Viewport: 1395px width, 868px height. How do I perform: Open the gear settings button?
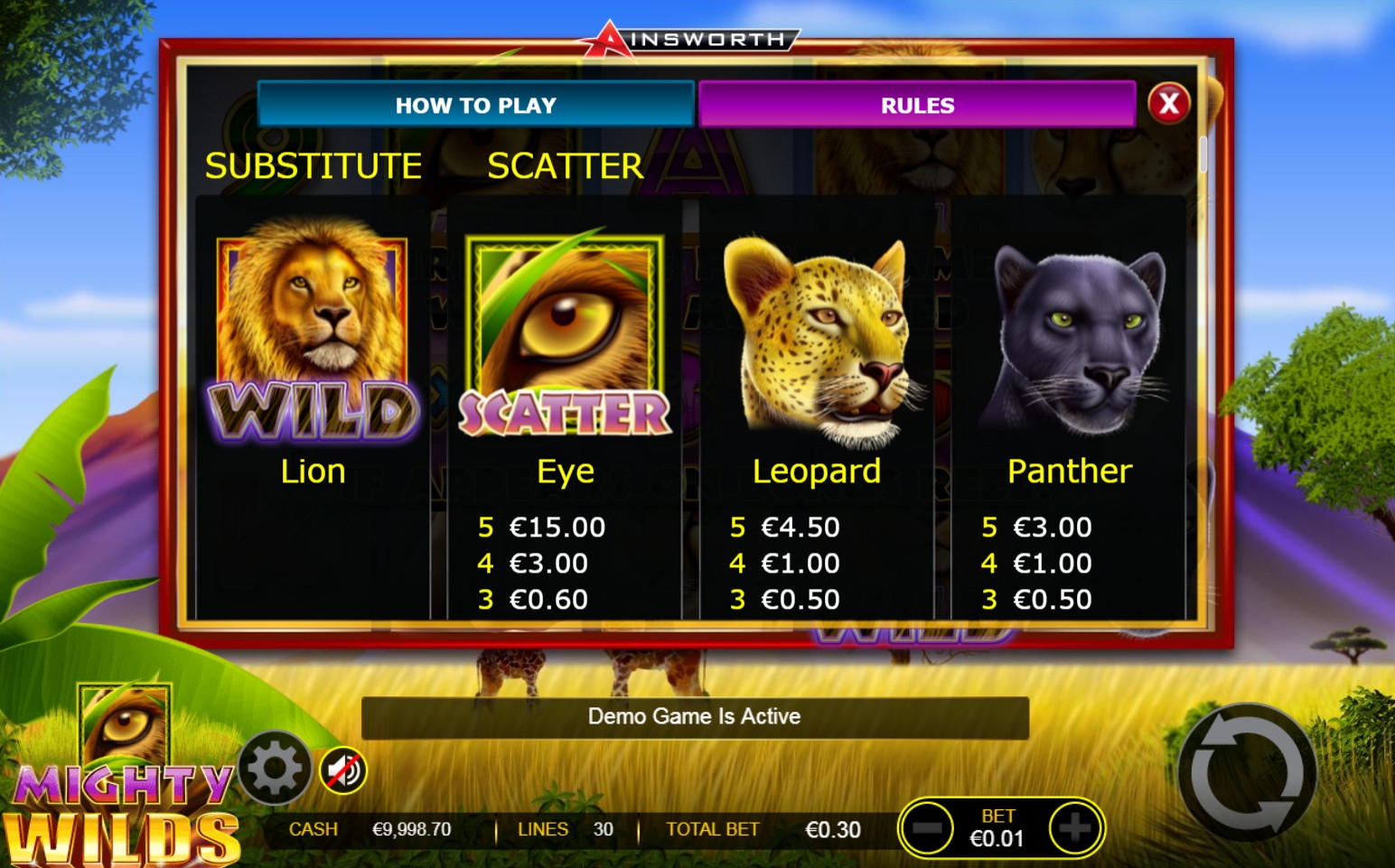coord(275,770)
